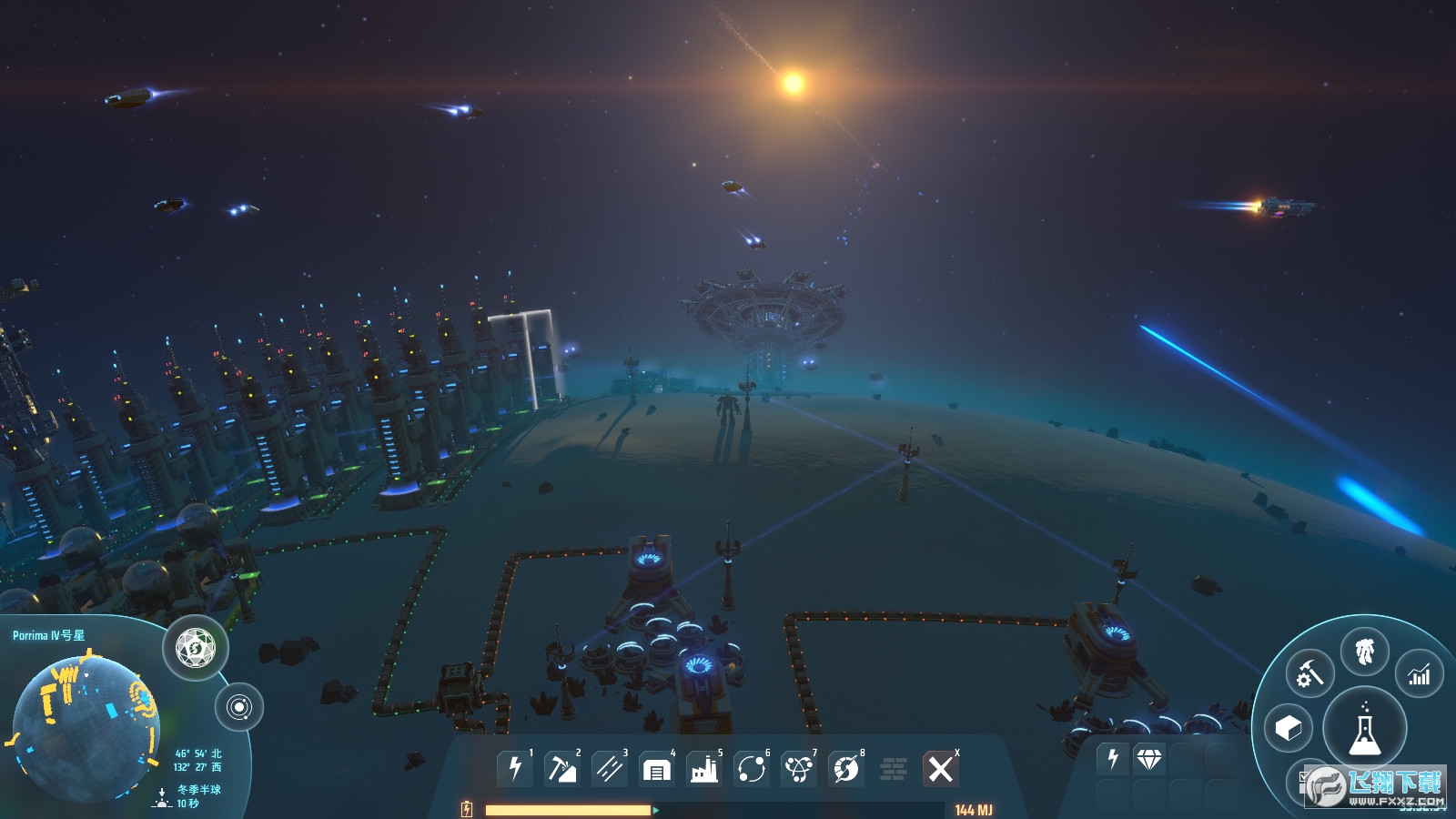Select the diamond quick slot
1456x819 pixels.
click(x=1149, y=758)
